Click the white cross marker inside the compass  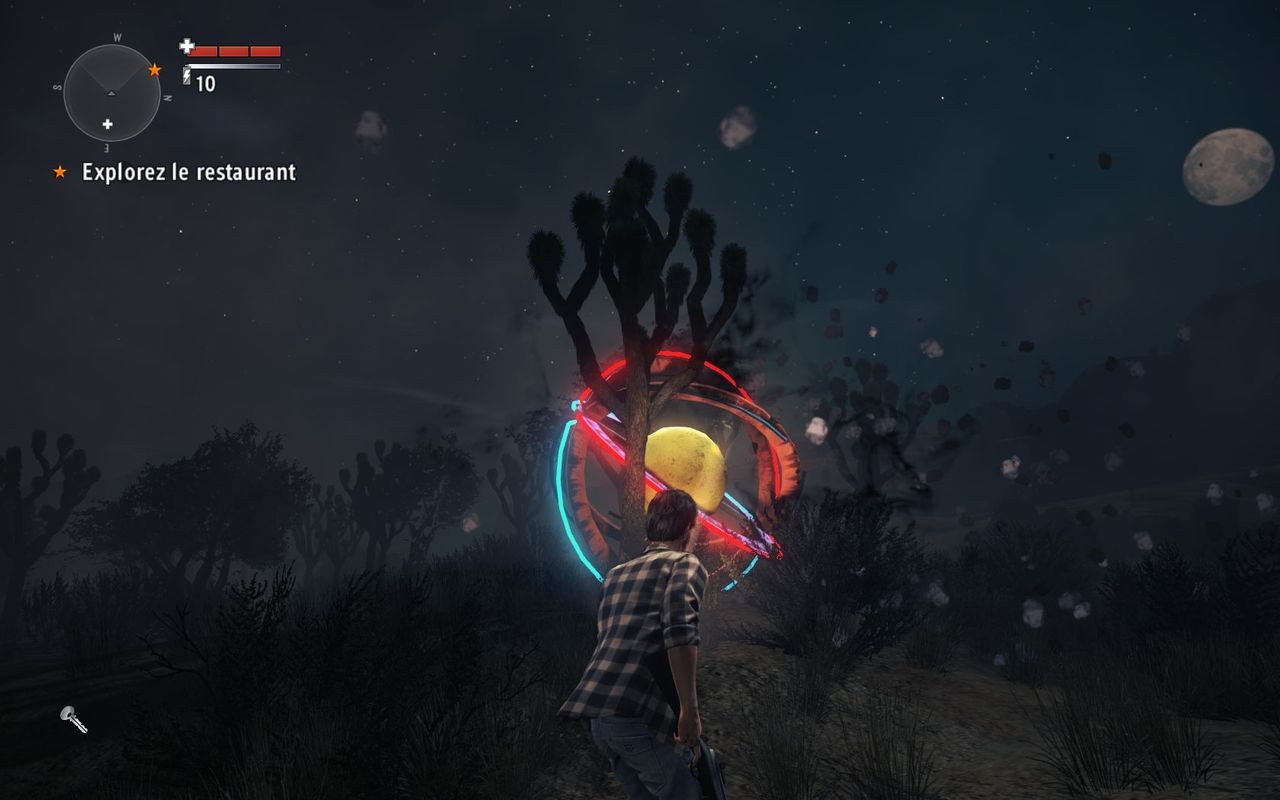[107, 124]
